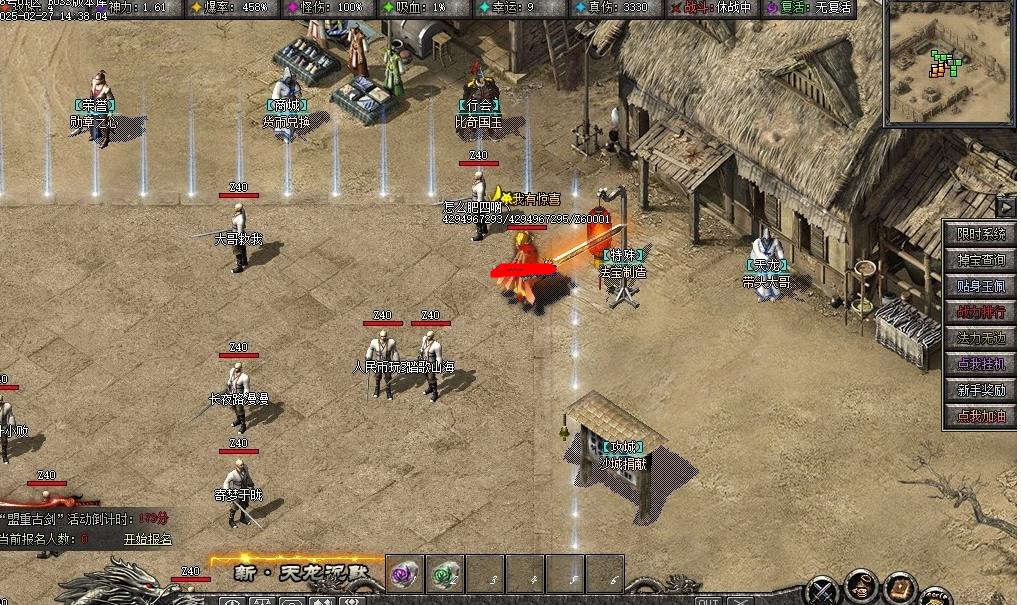
Task: Open the crossed swords icon
Action: [x=823, y=590]
